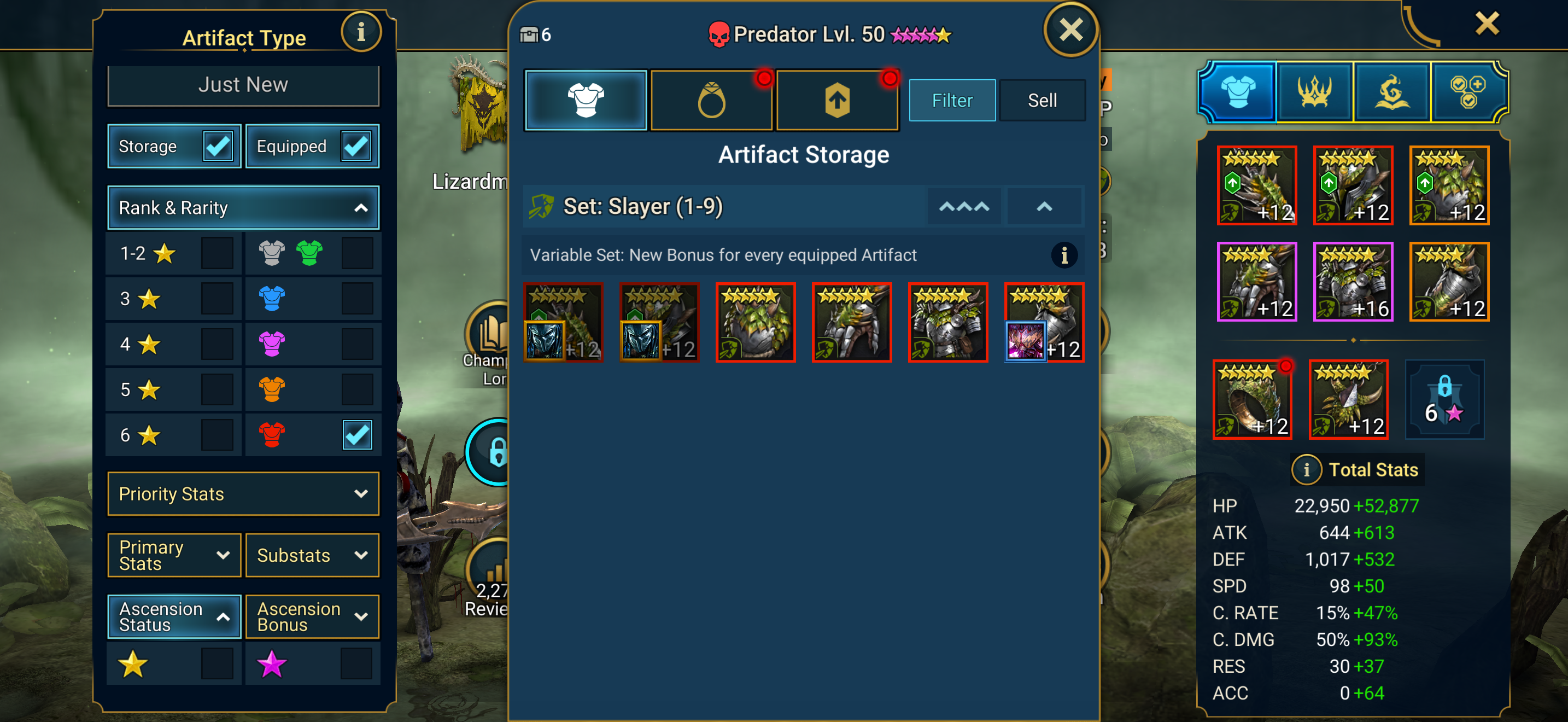Collapse all sets with triple-arrow button
Viewport: 1568px width, 722px height.
click(963, 207)
